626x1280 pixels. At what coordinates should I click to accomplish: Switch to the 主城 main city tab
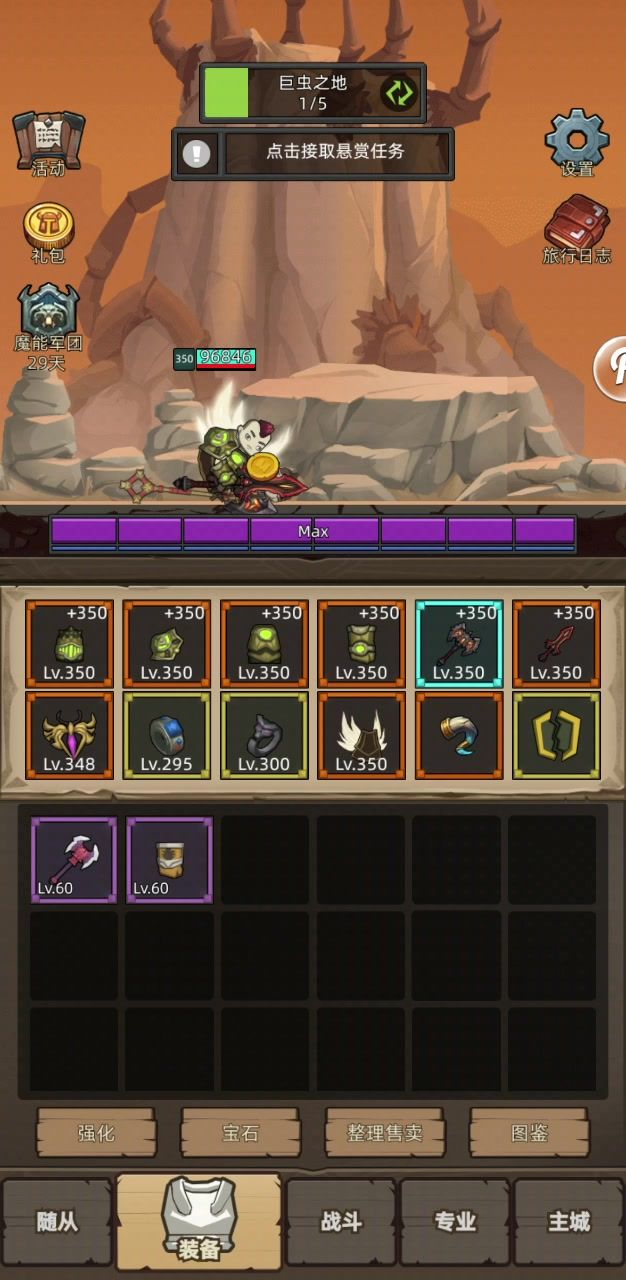coord(568,1221)
